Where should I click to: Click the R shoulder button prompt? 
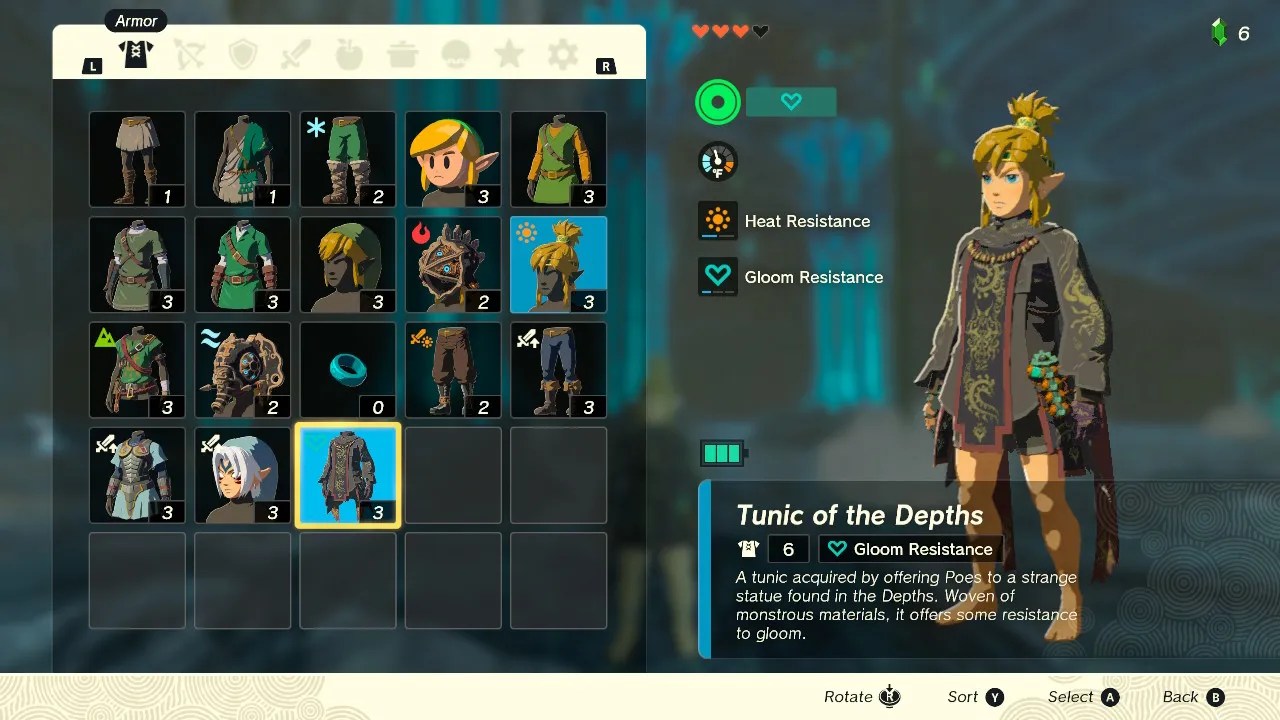coord(606,65)
